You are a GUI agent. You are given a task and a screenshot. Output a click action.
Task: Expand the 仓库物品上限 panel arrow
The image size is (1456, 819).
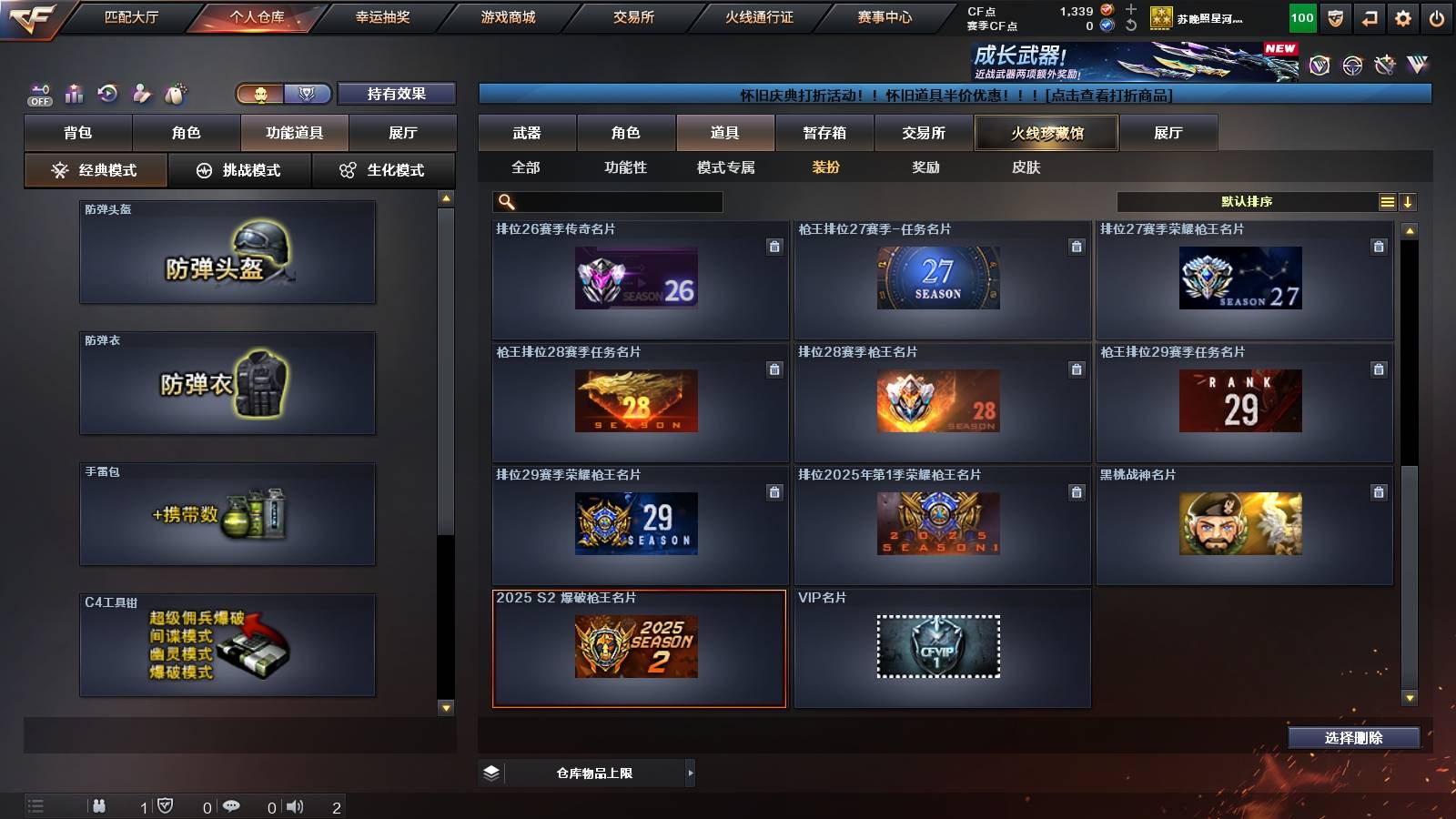pos(689,773)
